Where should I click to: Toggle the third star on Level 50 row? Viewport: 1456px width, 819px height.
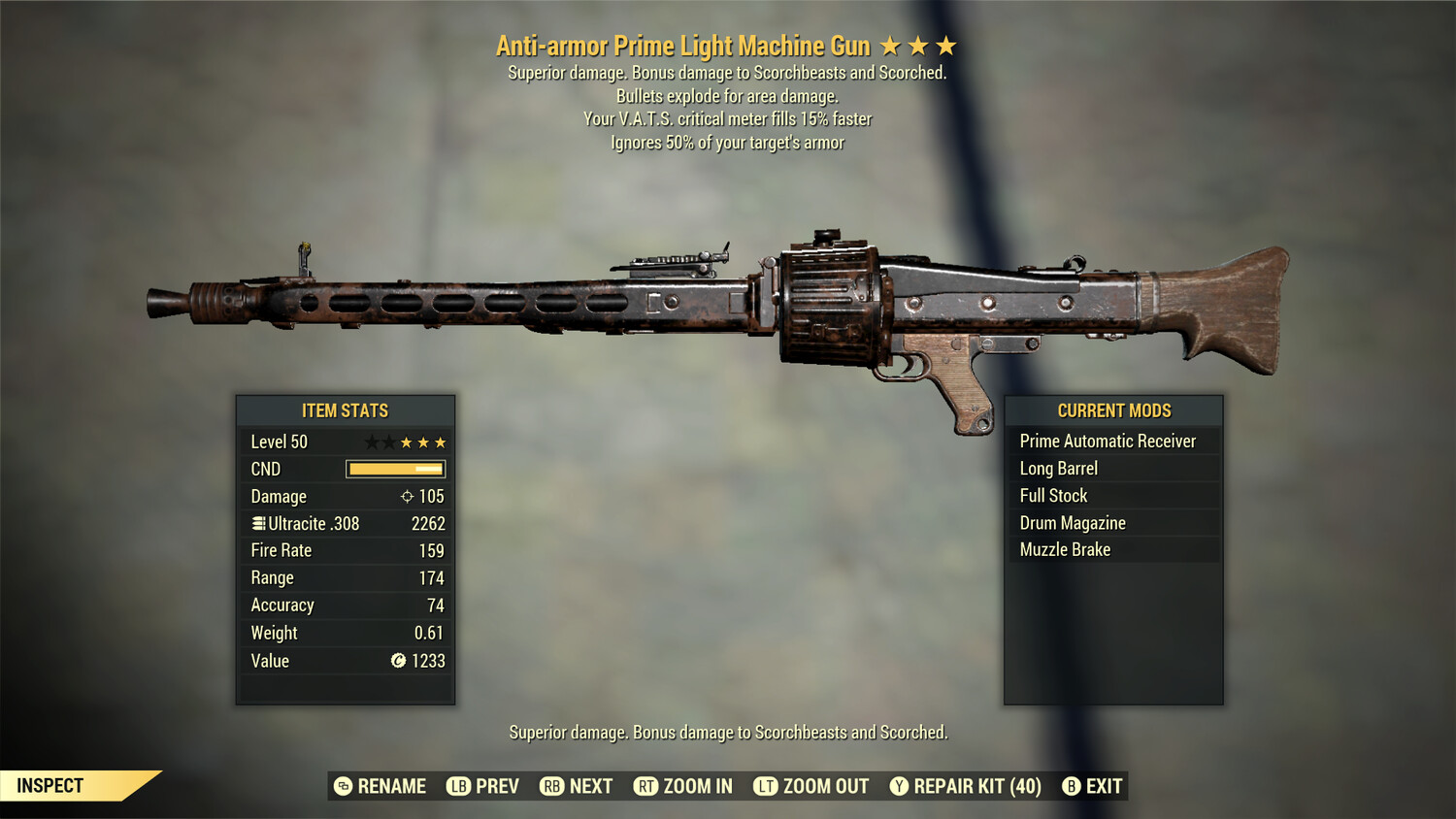click(x=407, y=442)
